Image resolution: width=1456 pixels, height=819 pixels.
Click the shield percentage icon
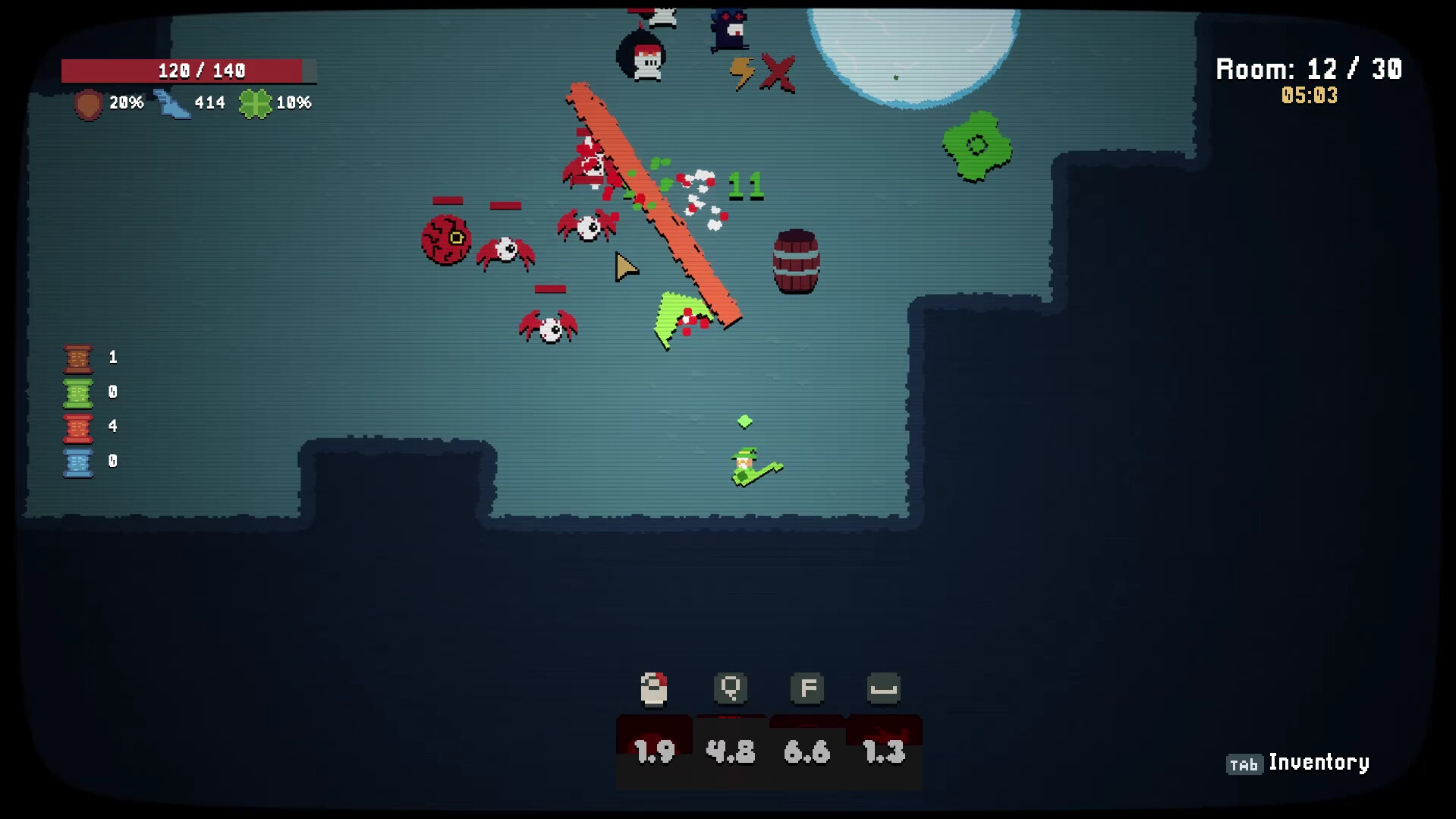point(86,103)
